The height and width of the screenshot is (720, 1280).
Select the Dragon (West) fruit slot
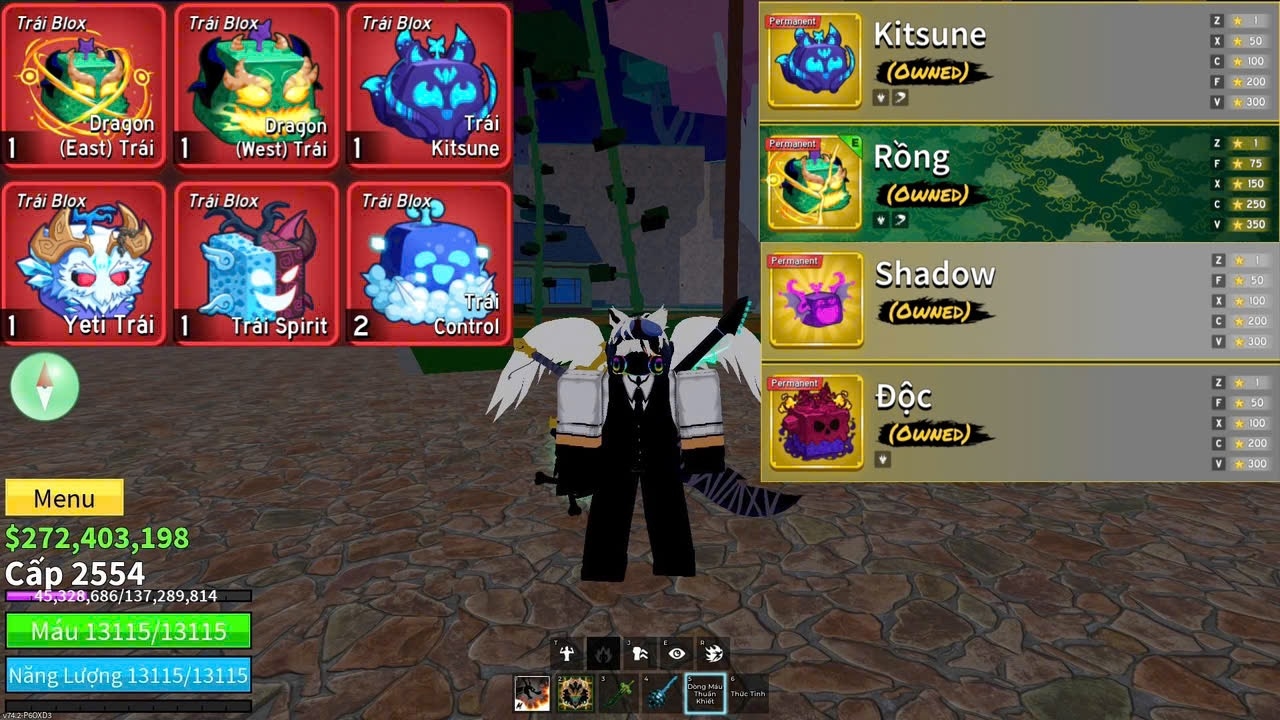click(x=256, y=86)
